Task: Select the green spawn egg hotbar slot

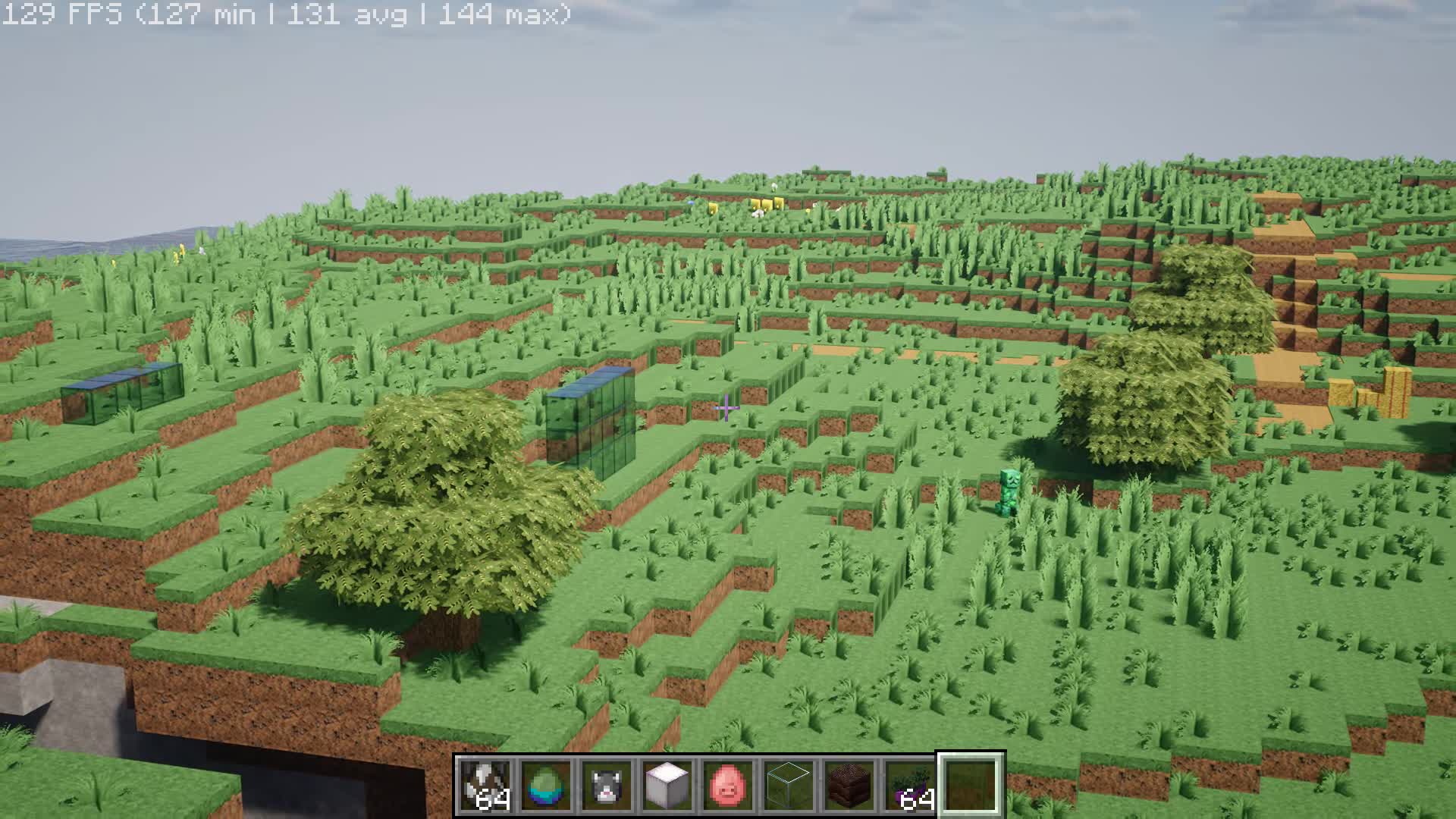Action: [544, 785]
